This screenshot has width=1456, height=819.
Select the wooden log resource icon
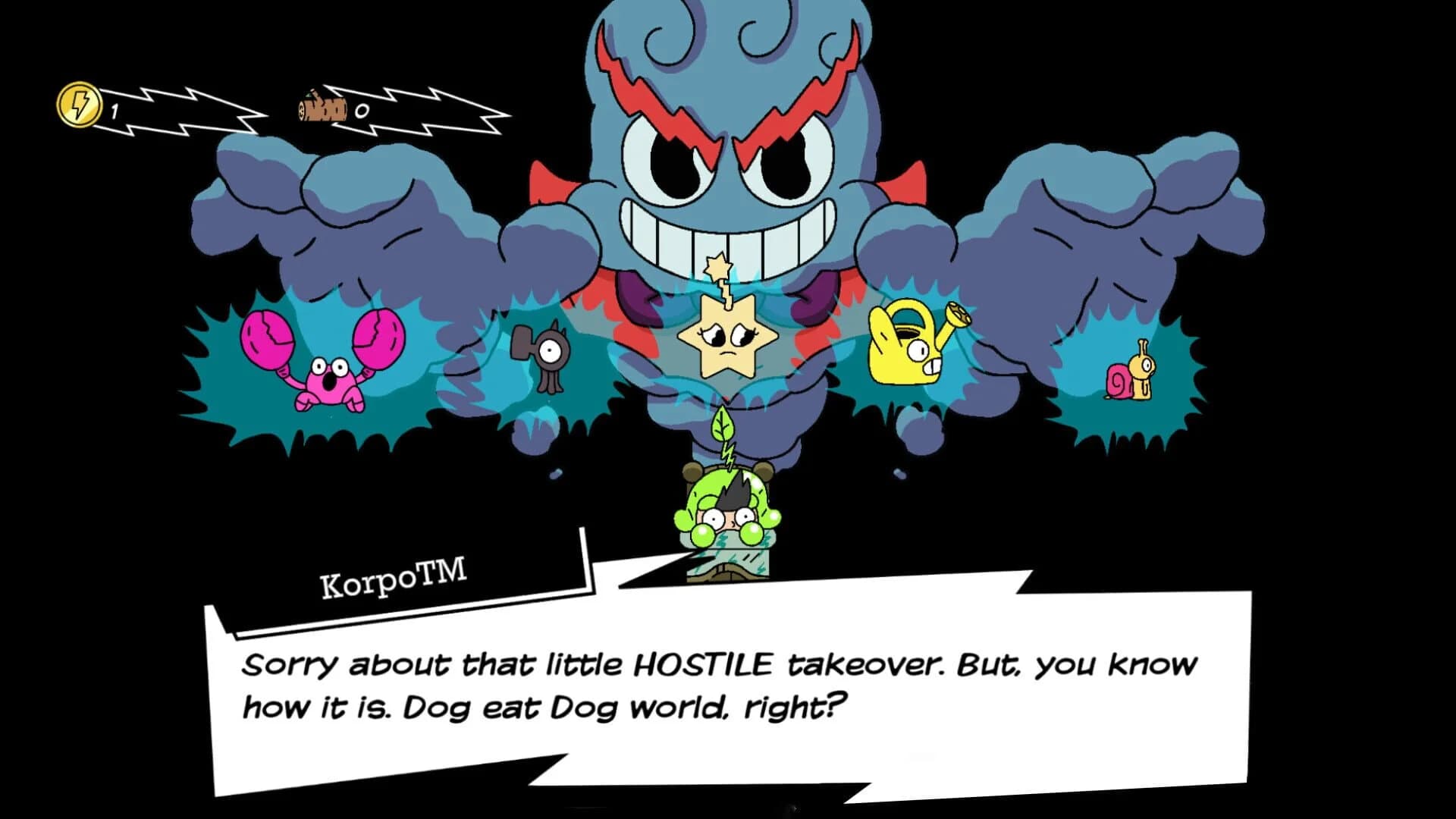[322, 108]
